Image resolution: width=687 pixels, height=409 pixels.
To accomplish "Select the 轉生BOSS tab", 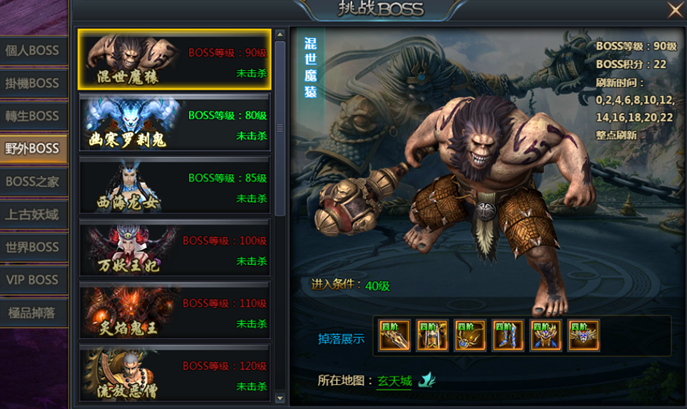I will [33, 116].
